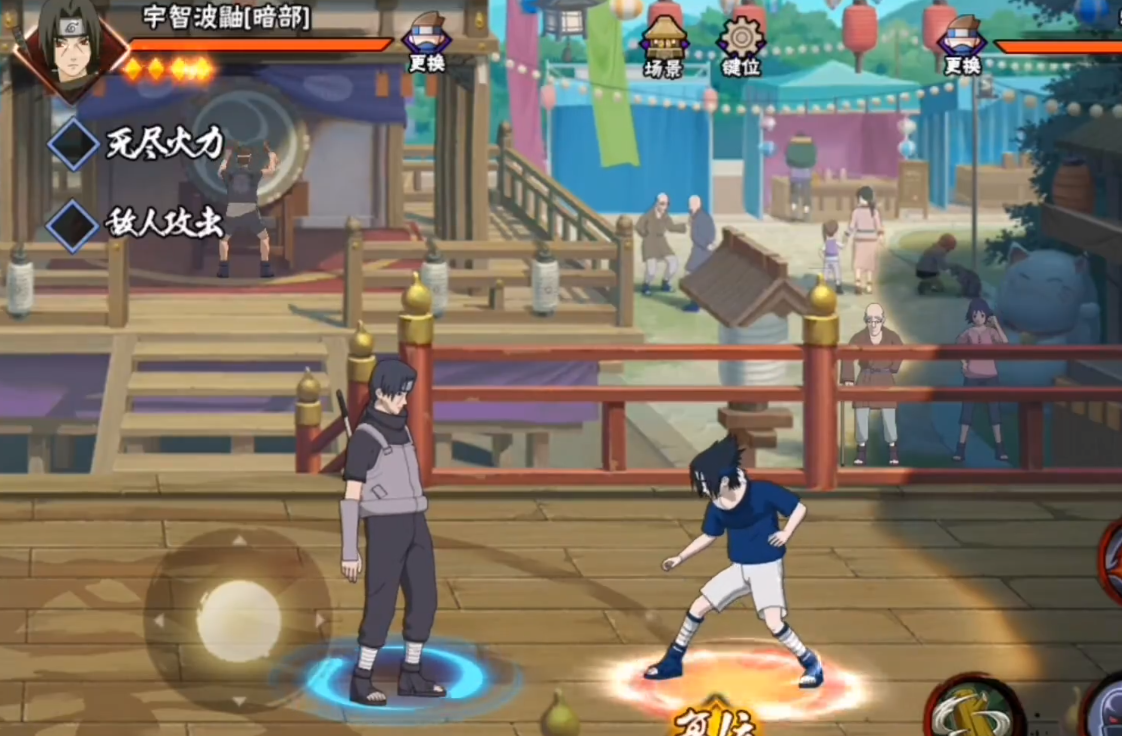Open the 场景 scene selector
The image size is (1122, 736).
click(663, 44)
